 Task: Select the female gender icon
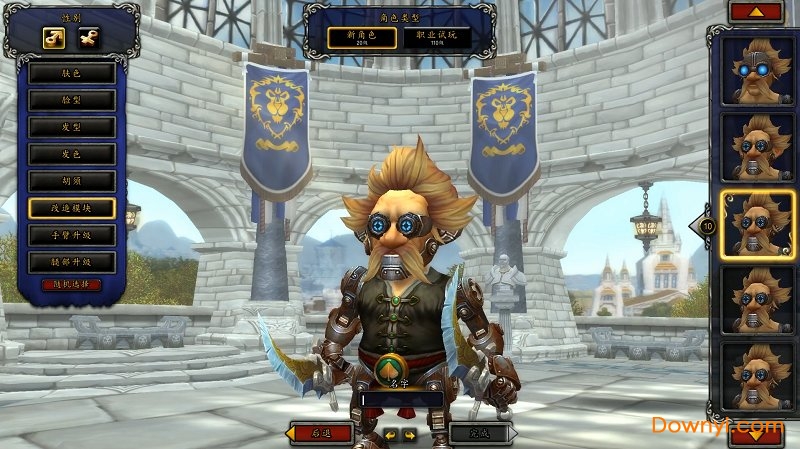point(88,38)
